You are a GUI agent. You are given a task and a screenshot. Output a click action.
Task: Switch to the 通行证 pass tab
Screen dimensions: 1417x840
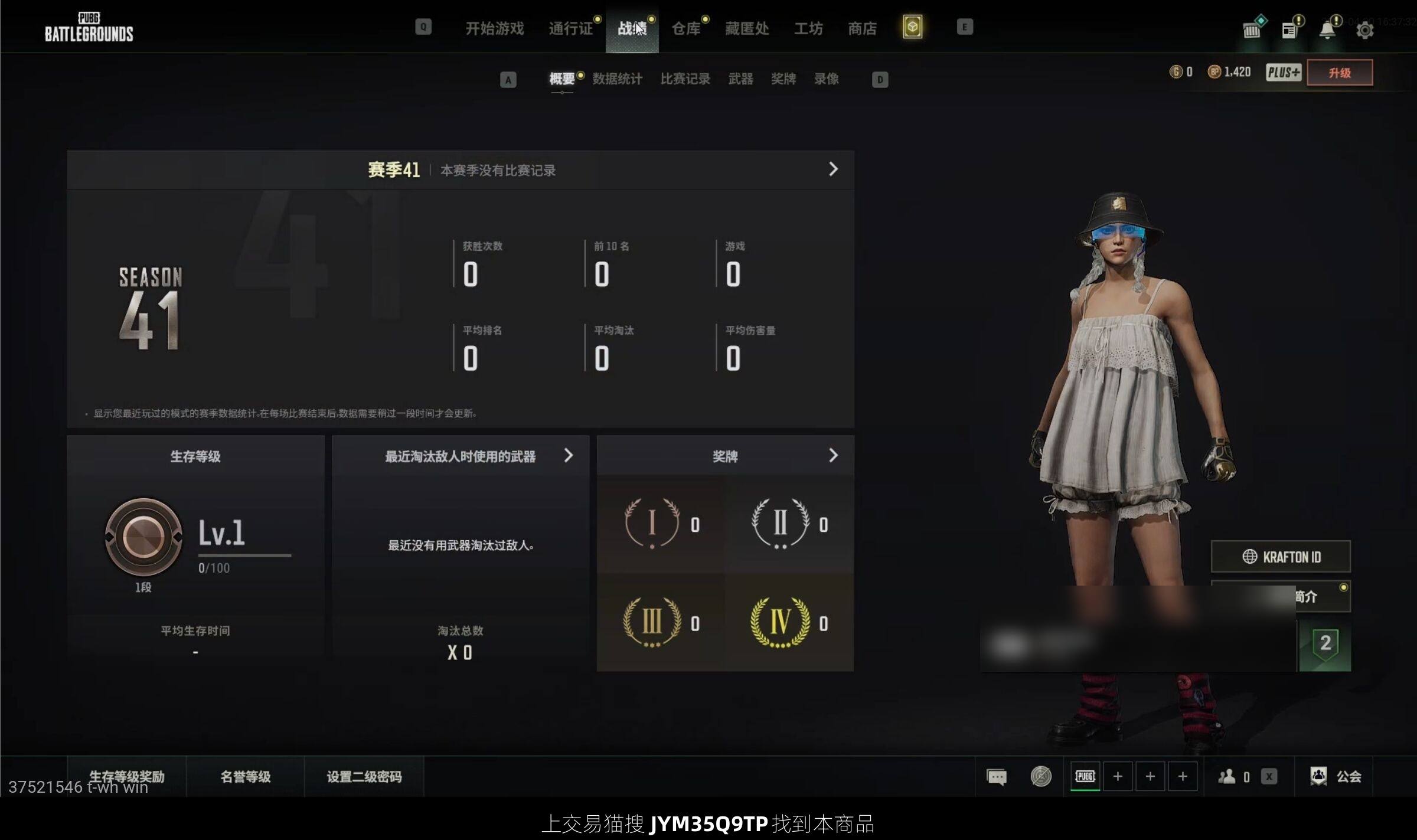pyautogui.click(x=570, y=28)
